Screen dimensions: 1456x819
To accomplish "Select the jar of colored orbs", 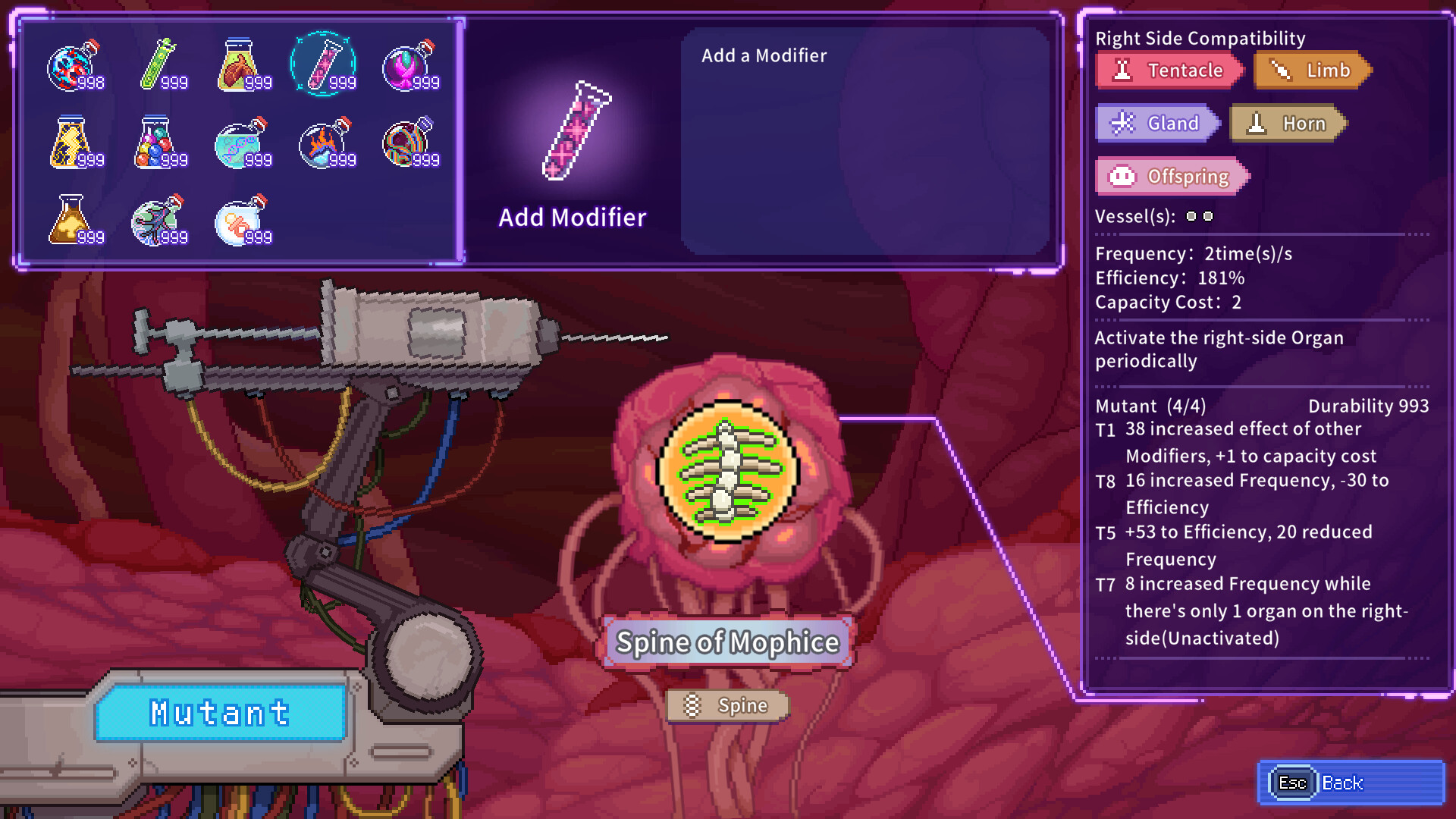I will pyautogui.click(x=159, y=144).
